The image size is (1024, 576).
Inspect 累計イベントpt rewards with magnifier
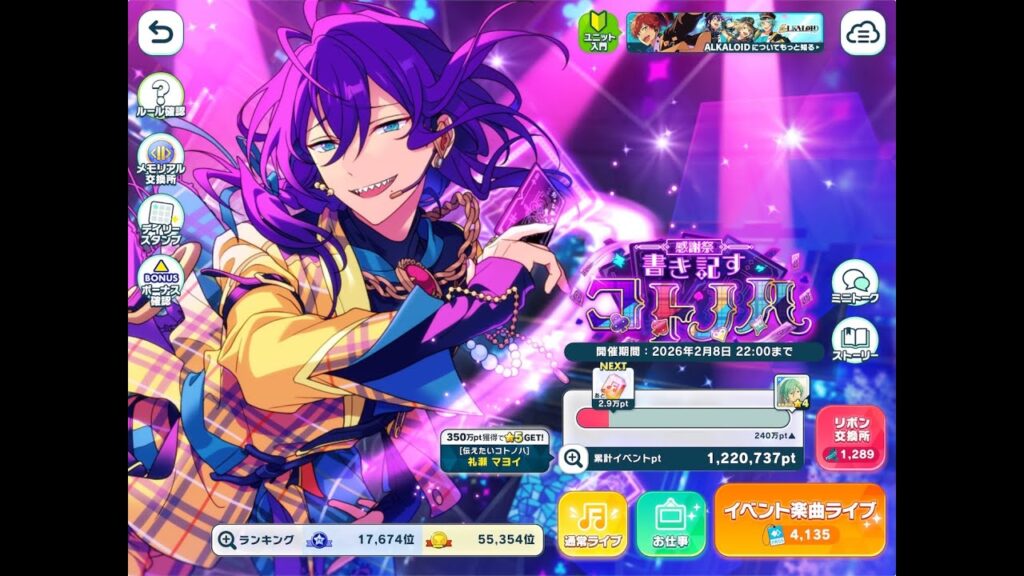click(x=573, y=458)
